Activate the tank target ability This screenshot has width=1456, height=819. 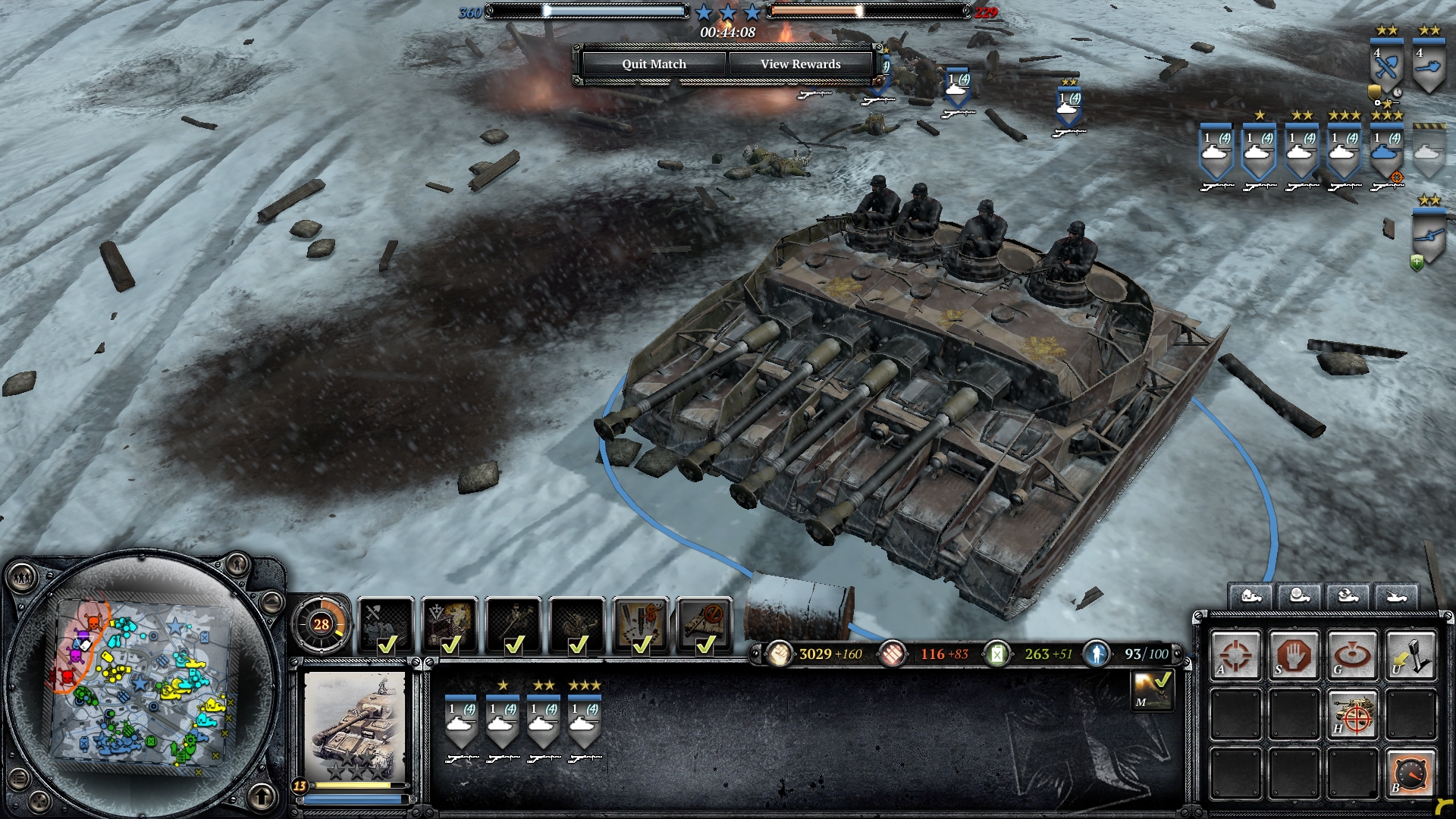1352,714
